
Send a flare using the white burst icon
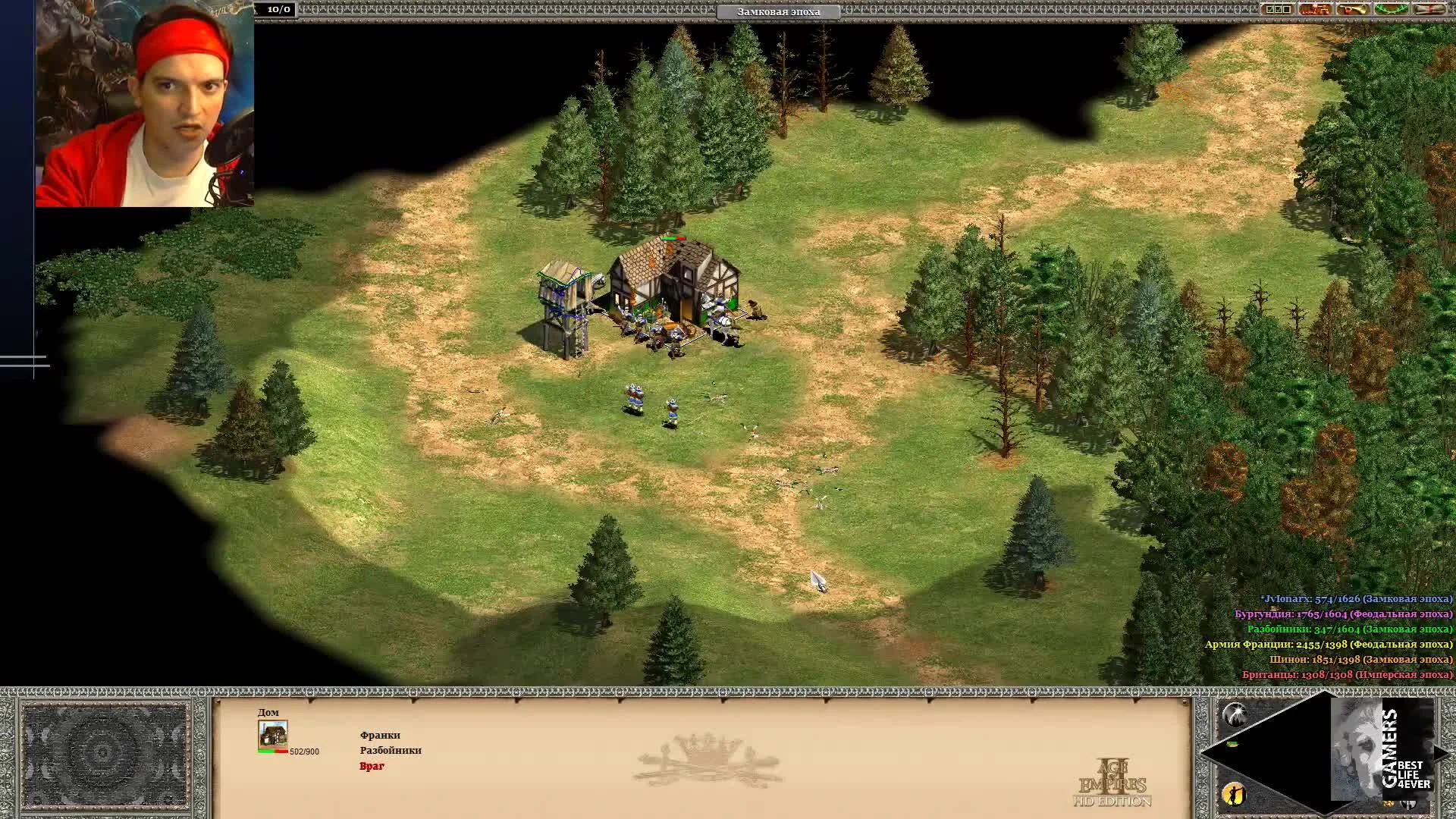[1235, 714]
